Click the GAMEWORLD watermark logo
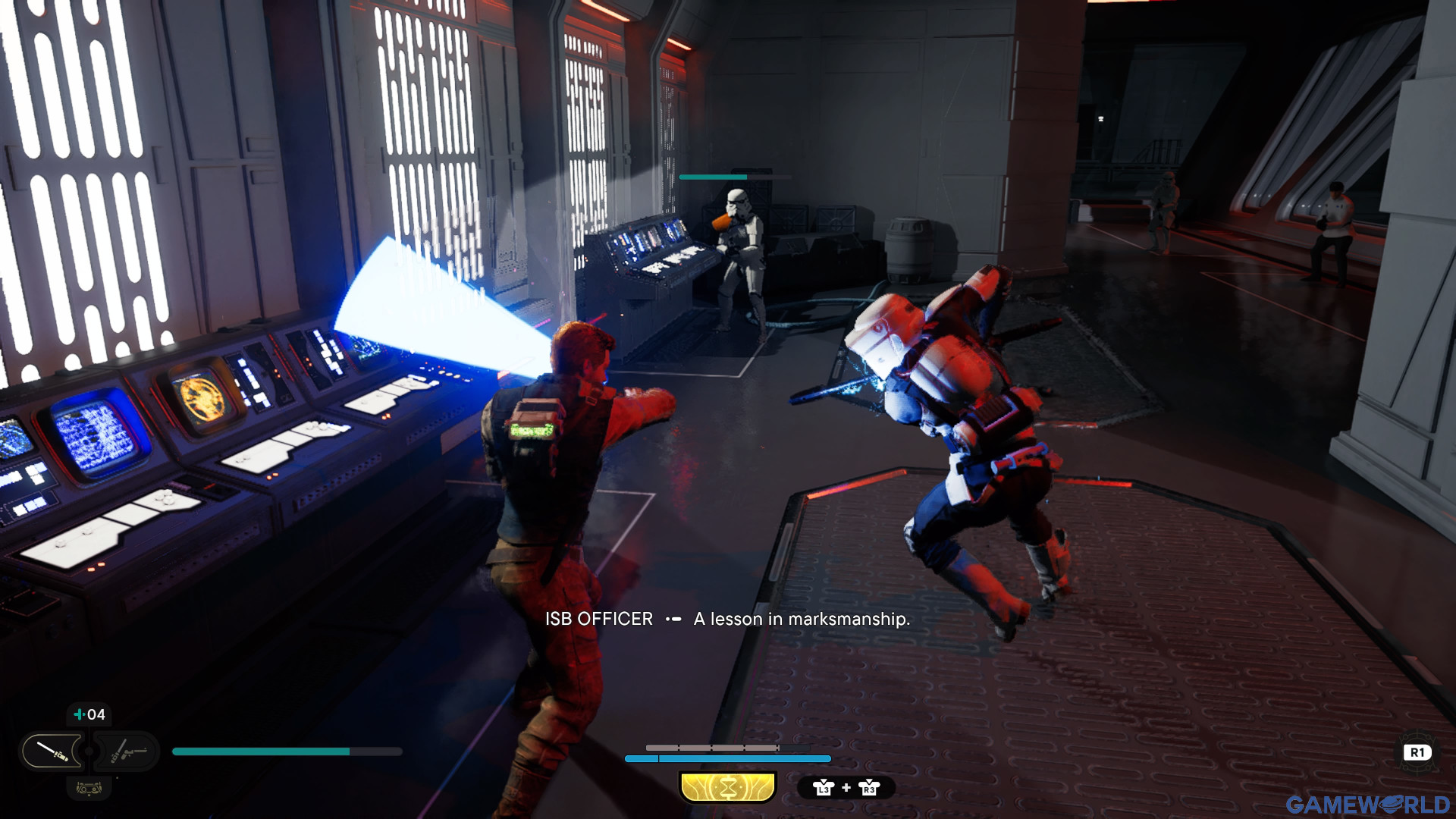Image resolution: width=1456 pixels, height=819 pixels. (x=1367, y=804)
